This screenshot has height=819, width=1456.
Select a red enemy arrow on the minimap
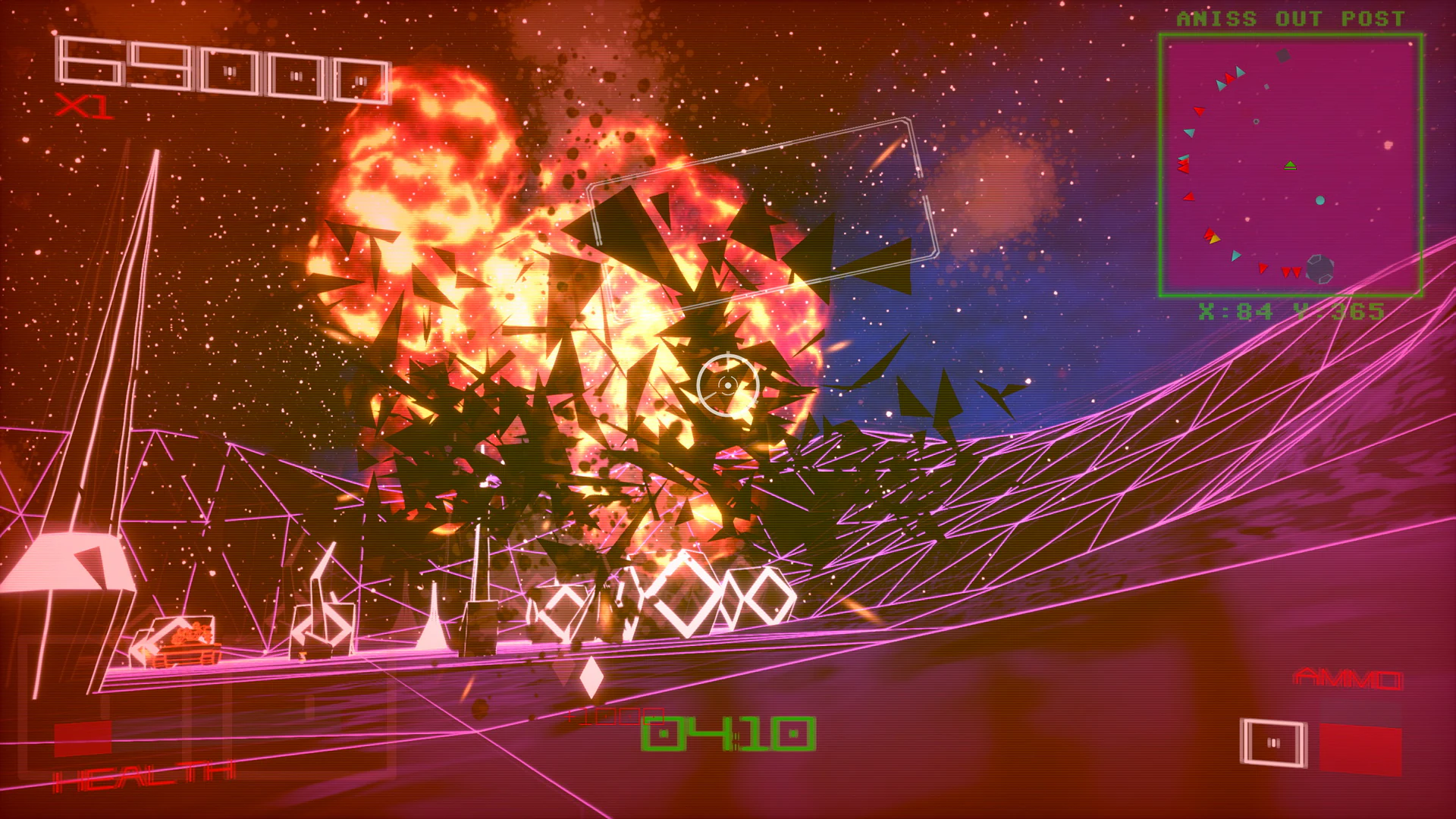[1198, 110]
